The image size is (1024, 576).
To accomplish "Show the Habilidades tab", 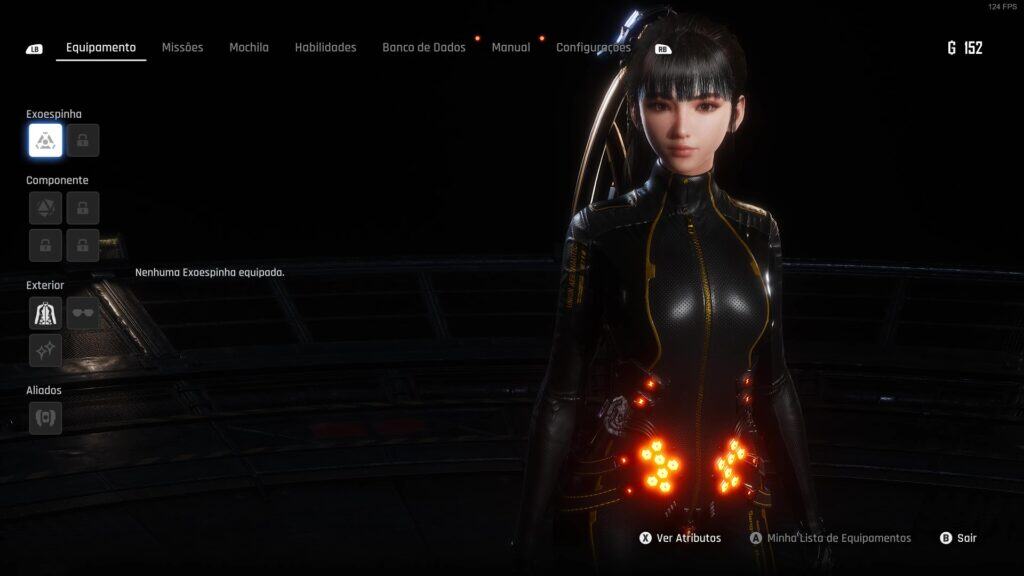I will click(x=325, y=47).
